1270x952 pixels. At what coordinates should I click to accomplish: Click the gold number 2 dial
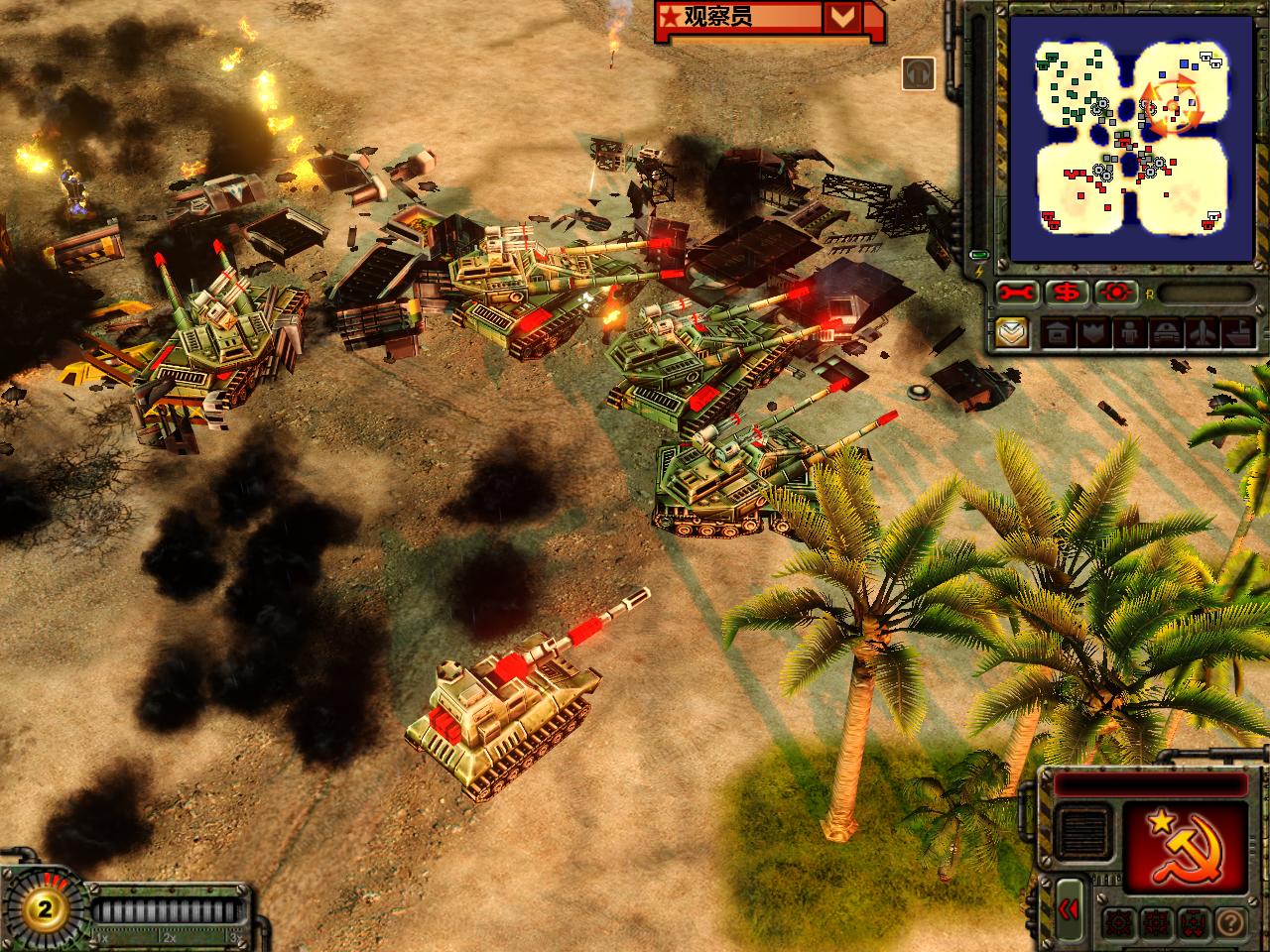pos(42,909)
